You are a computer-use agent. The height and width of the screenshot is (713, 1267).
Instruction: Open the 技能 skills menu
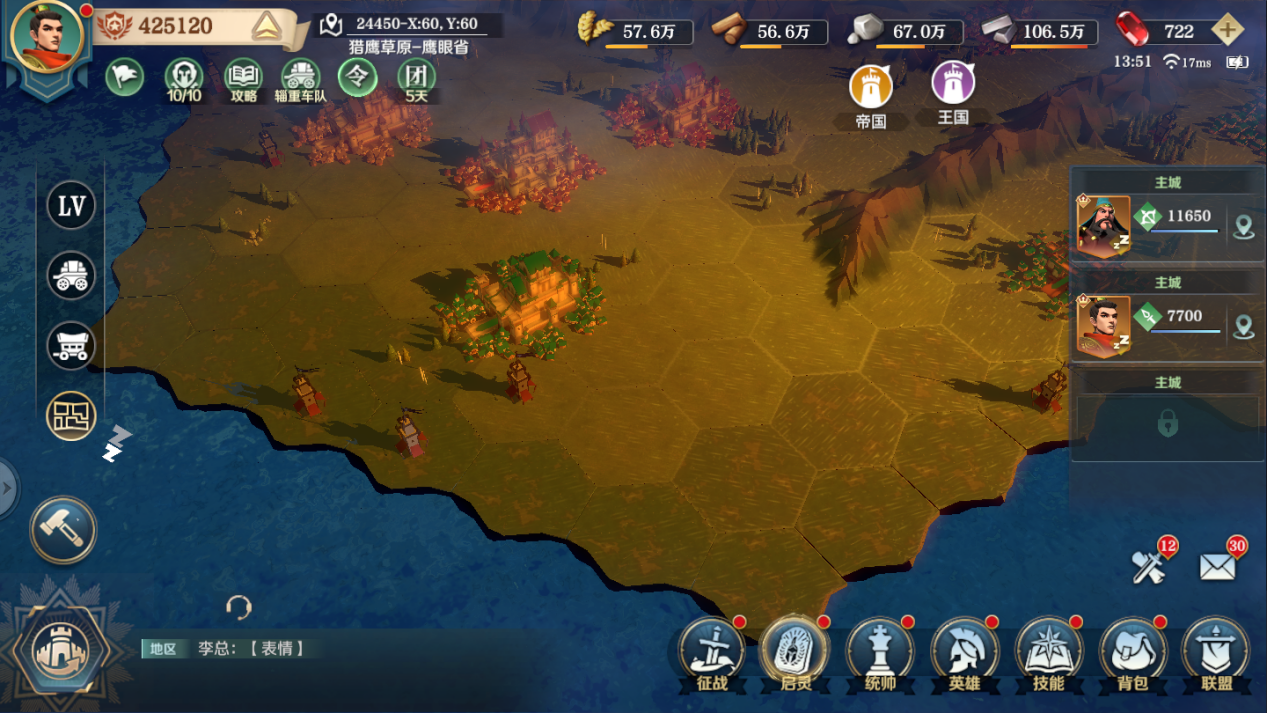(1048, 652)
